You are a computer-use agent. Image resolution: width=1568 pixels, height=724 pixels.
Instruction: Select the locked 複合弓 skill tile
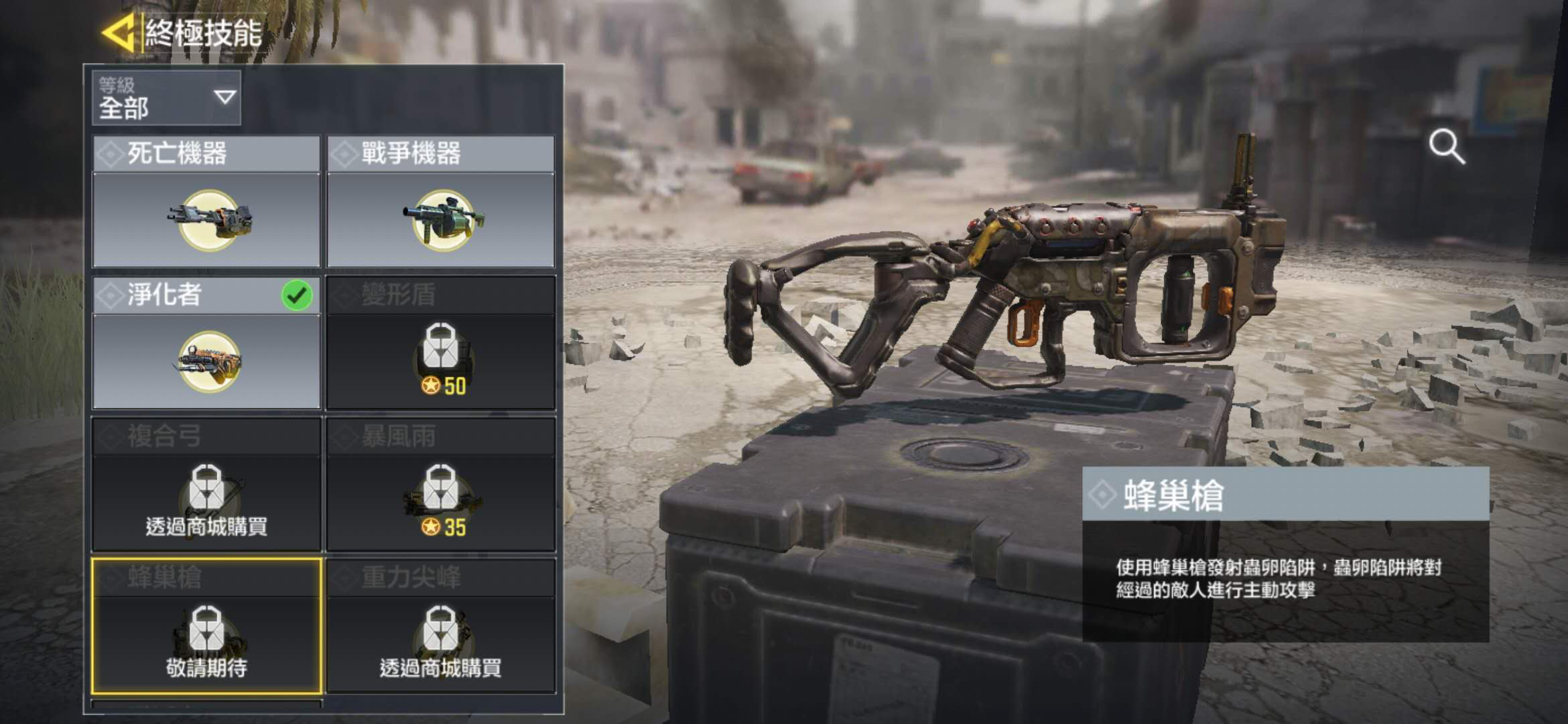(206, 484)
